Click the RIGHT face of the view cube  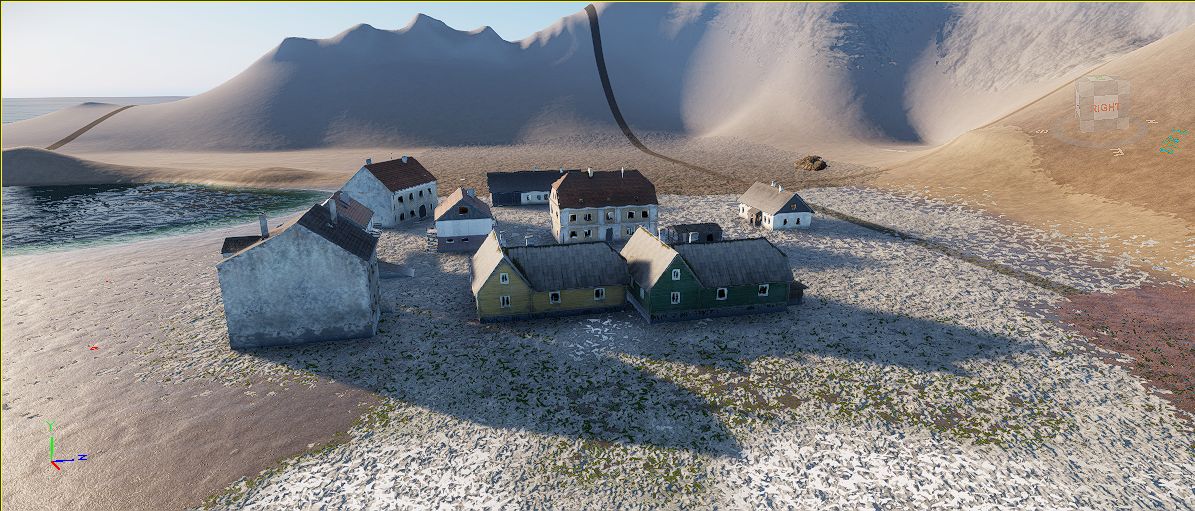pyautogui.click(x=1105, y=108)
